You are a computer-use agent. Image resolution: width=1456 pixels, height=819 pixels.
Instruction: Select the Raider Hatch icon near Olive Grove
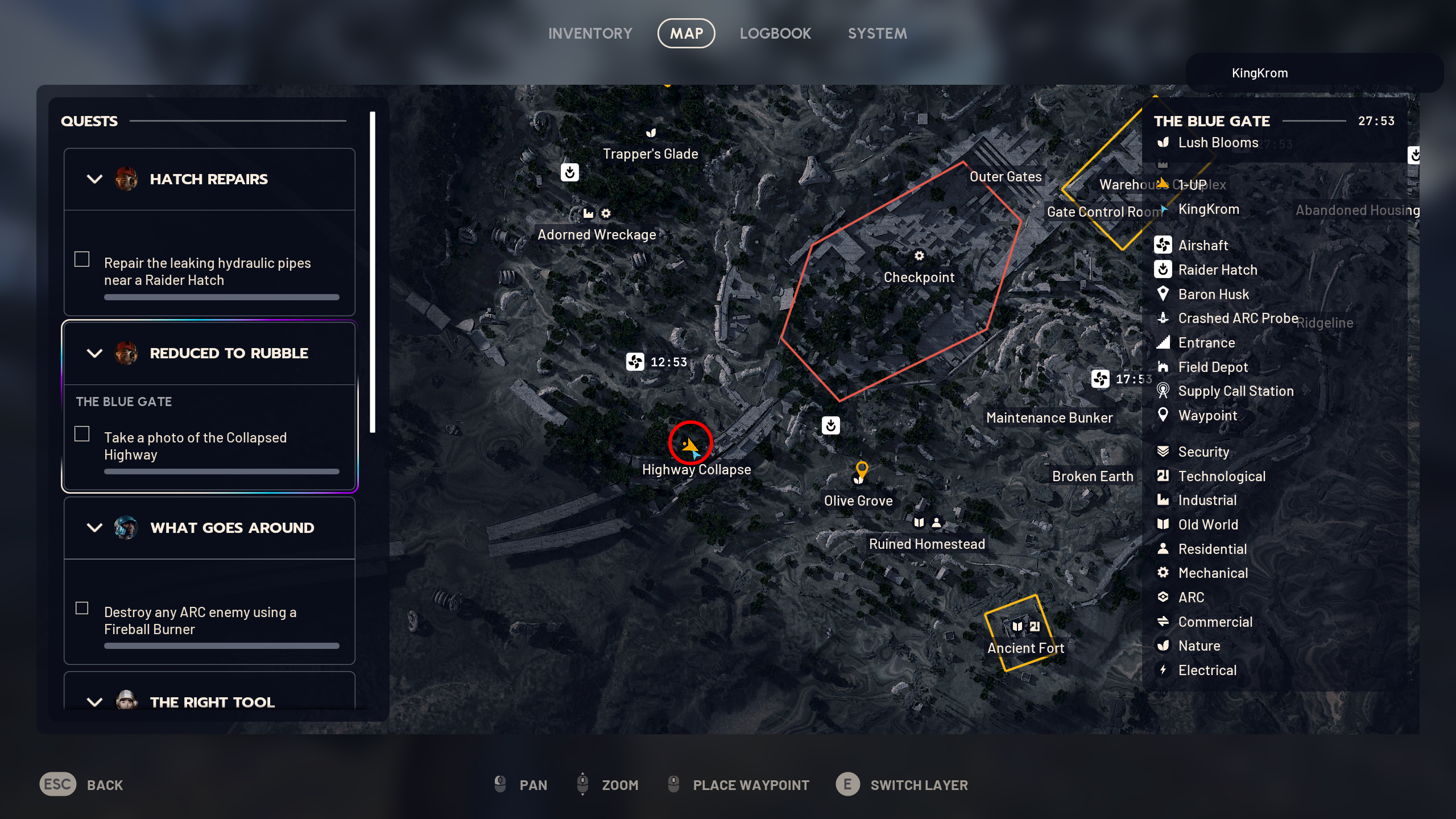[x=830, y=426]
